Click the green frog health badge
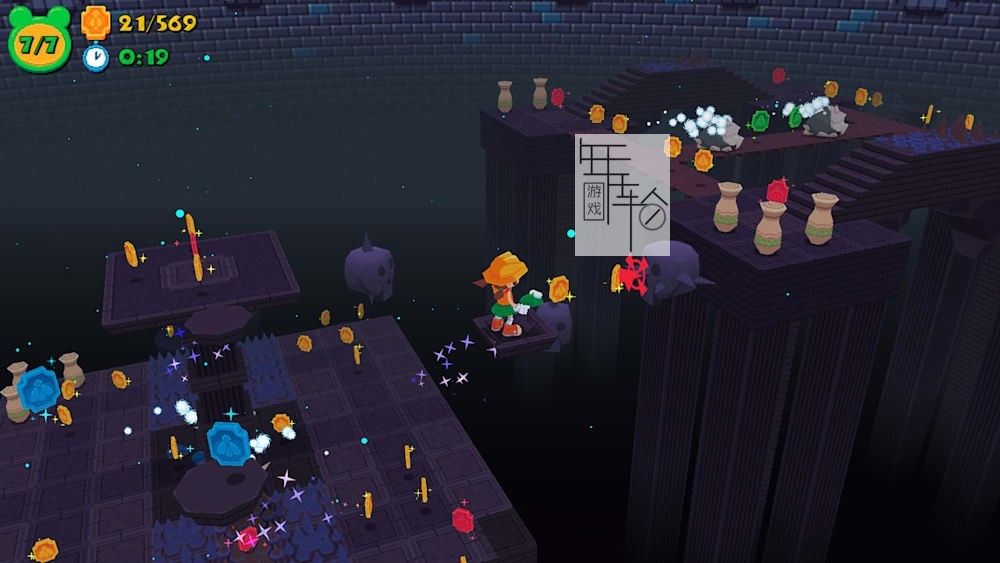Image resolution: width=1000 pixels, height=563 pixels. pyautogui.click(x=40, y=41)
